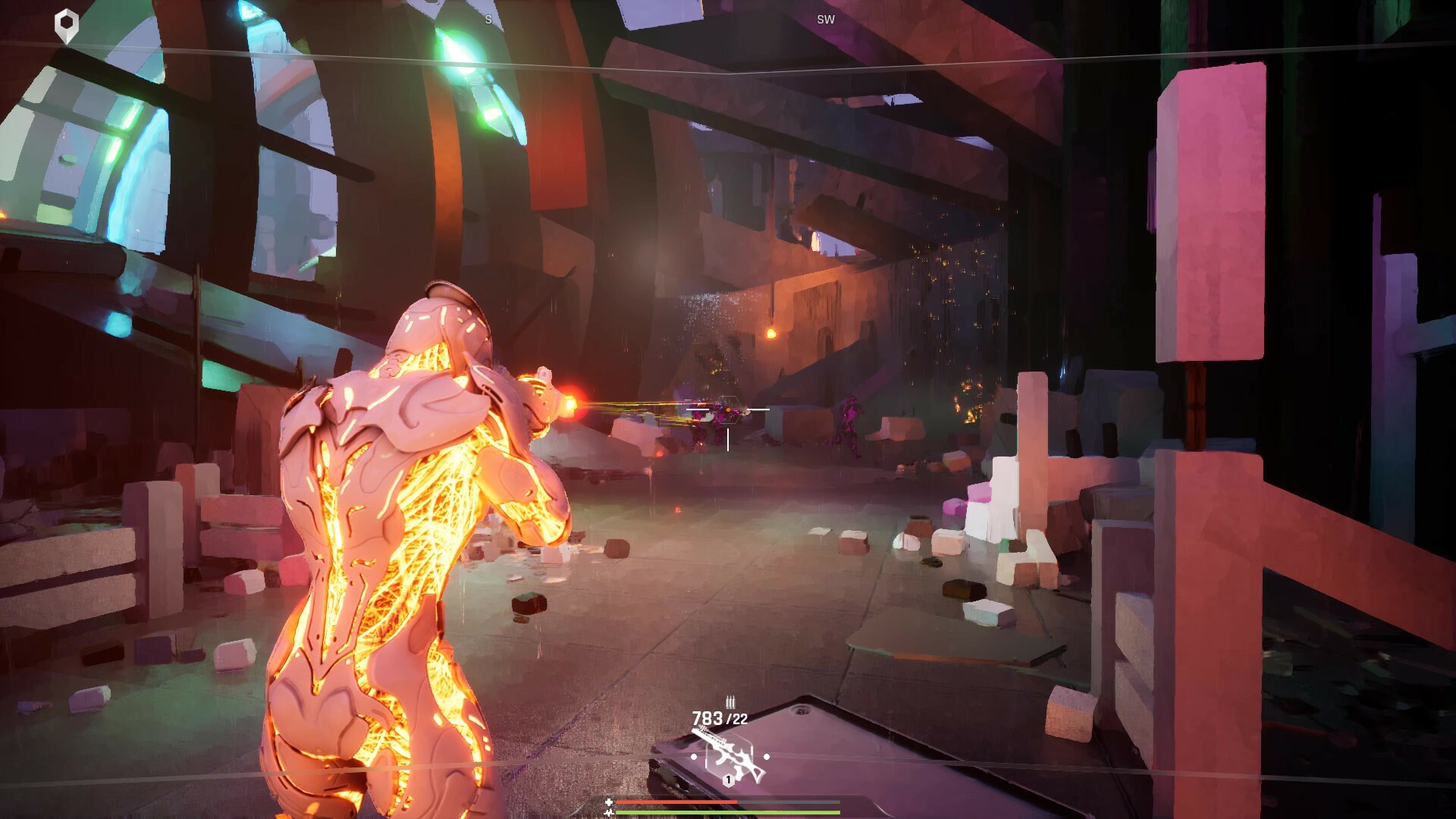The height and width of the screenshot is (819, 1456).
Task: Click the "783" ammo count
Action: pyautogui.click(x=707, y=718)
